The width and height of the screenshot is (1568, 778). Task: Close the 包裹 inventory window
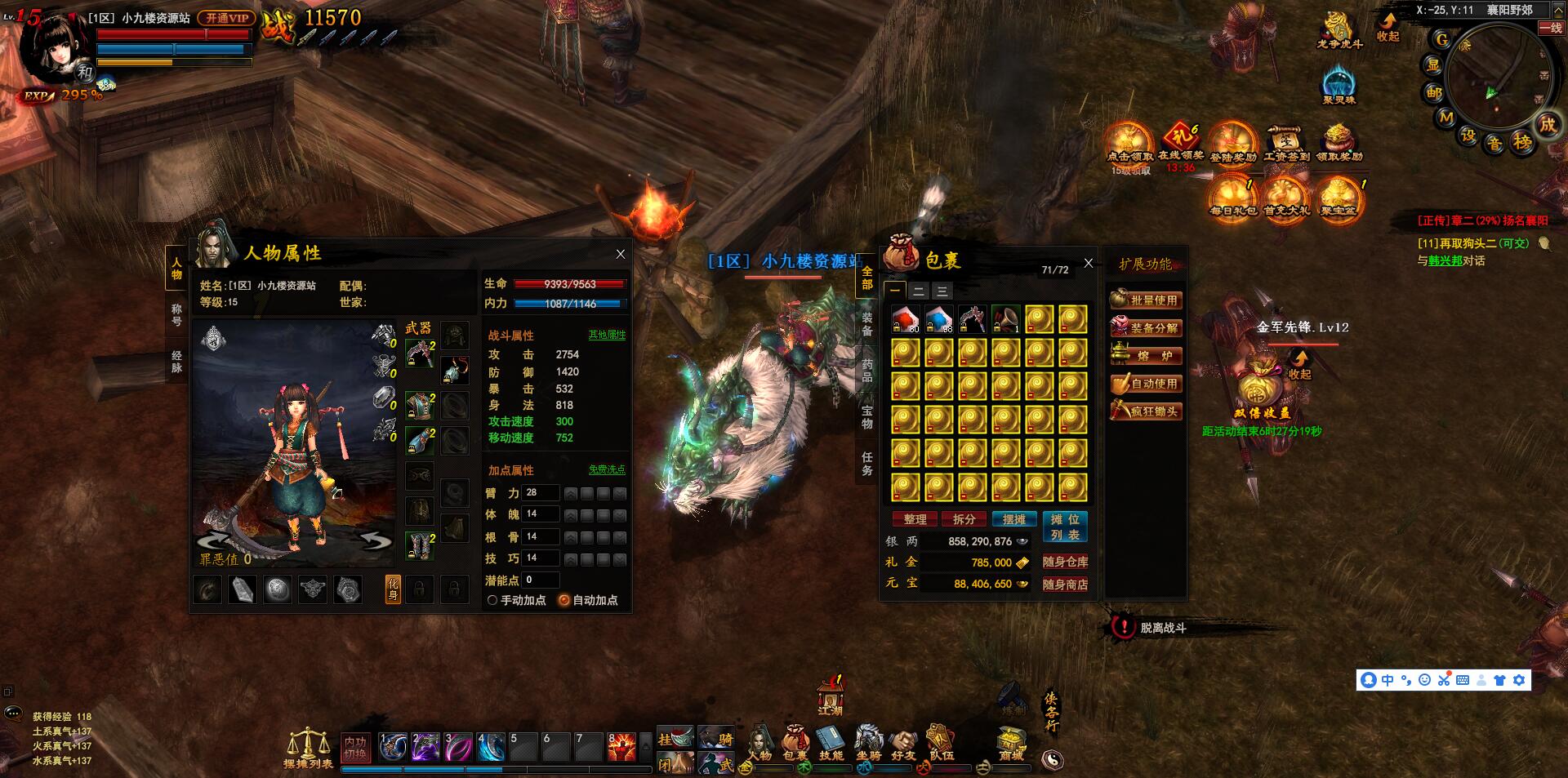(x=1088, y=263)
